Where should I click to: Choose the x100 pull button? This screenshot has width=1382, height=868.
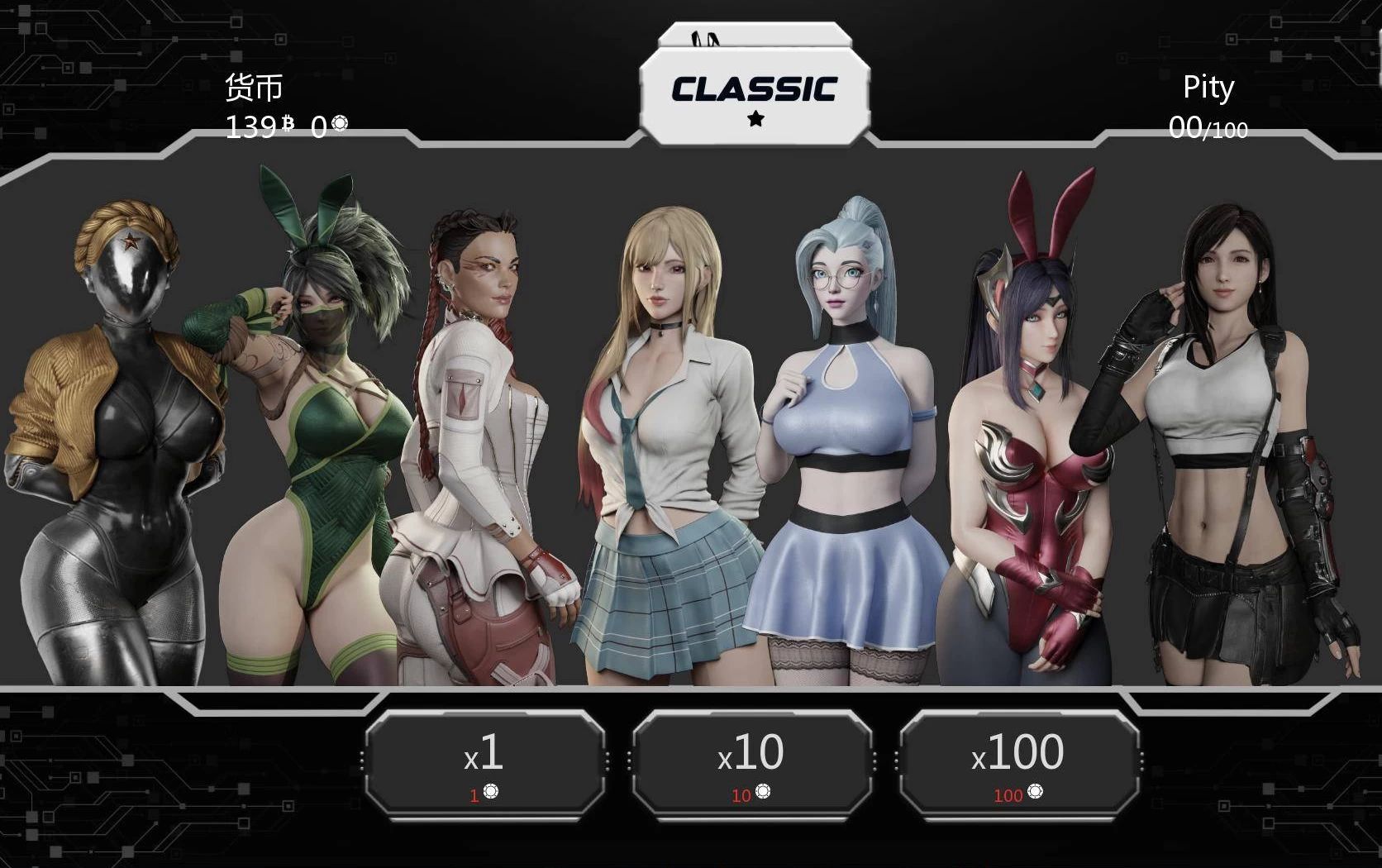[x=1018, y=762]
